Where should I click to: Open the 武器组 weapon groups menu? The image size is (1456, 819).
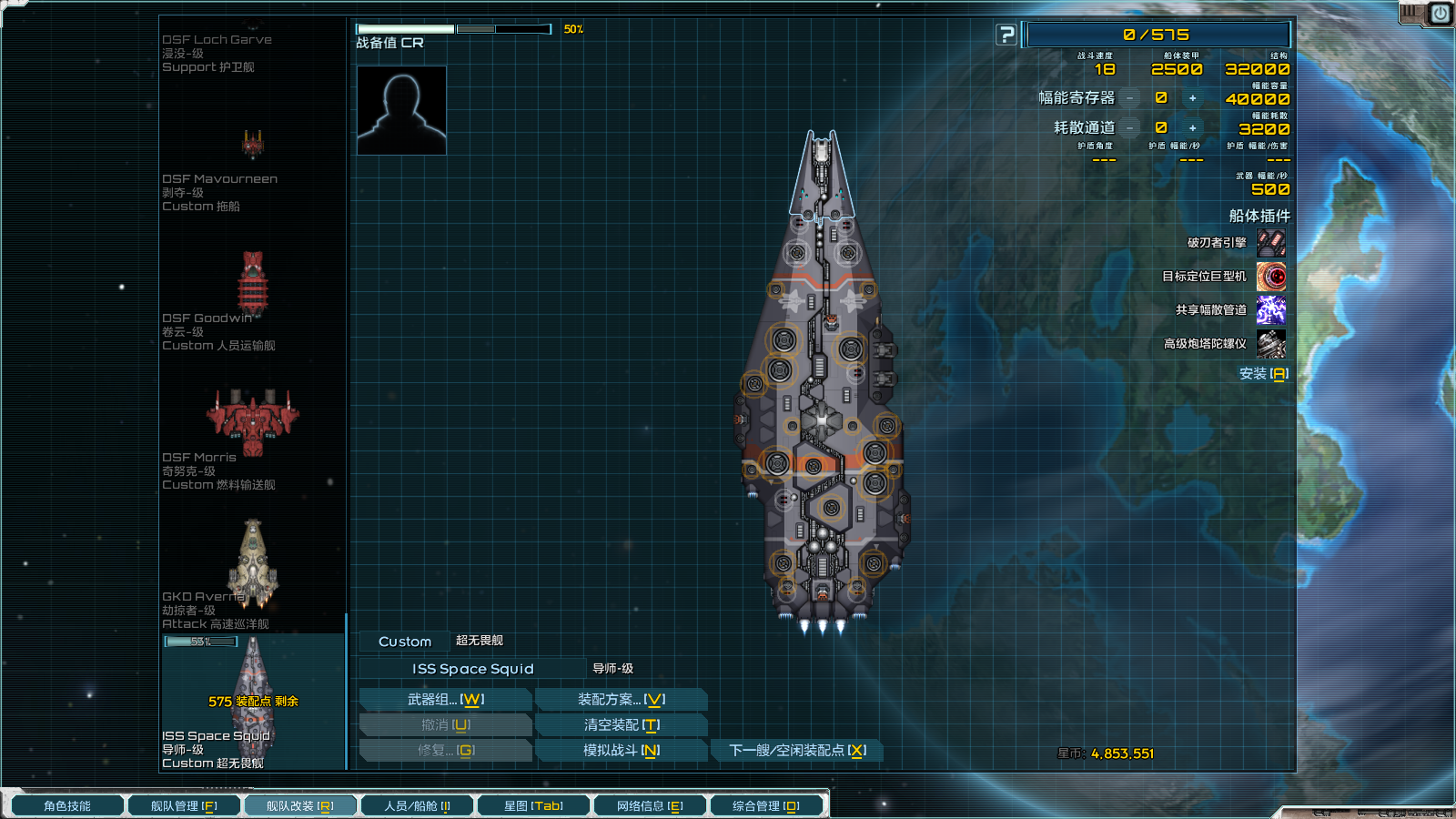(x=445, y=700)
